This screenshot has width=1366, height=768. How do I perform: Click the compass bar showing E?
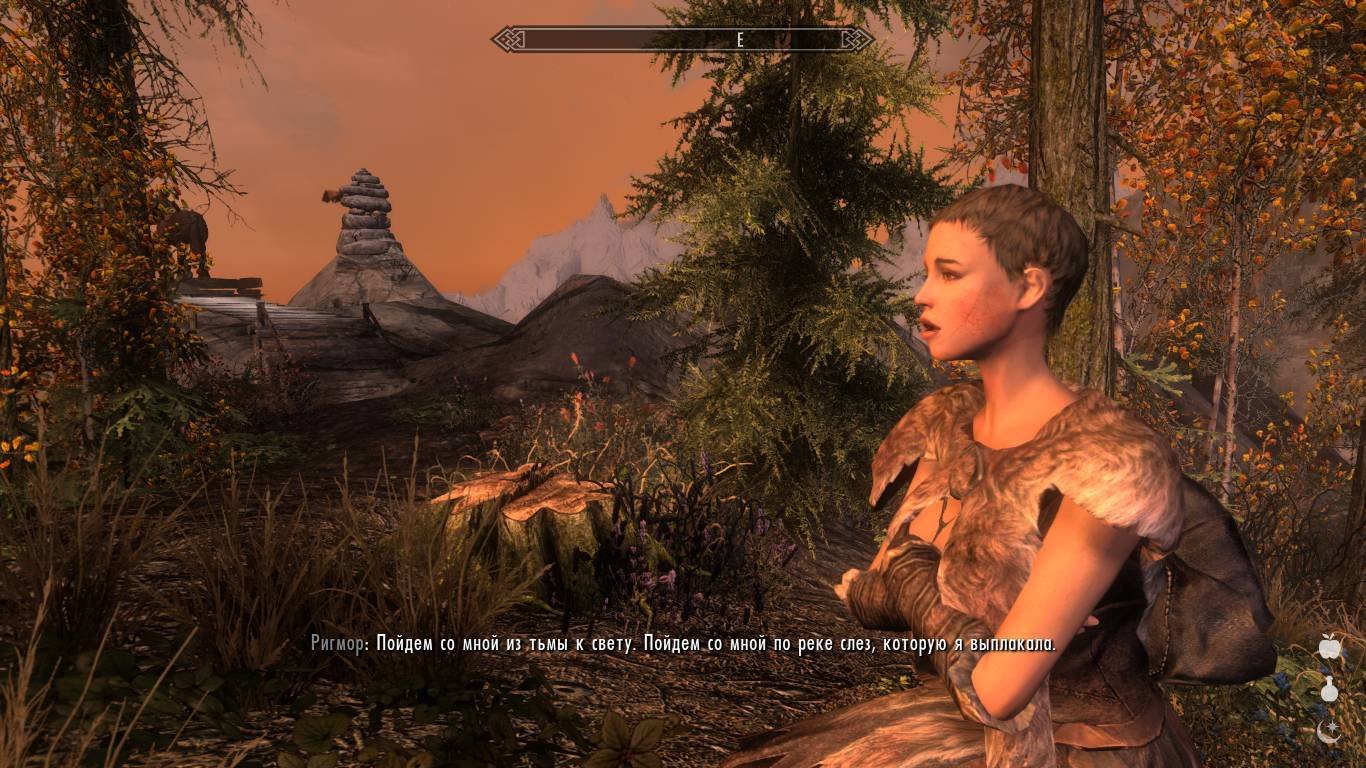pyautogui.click(x=682, y=40)
